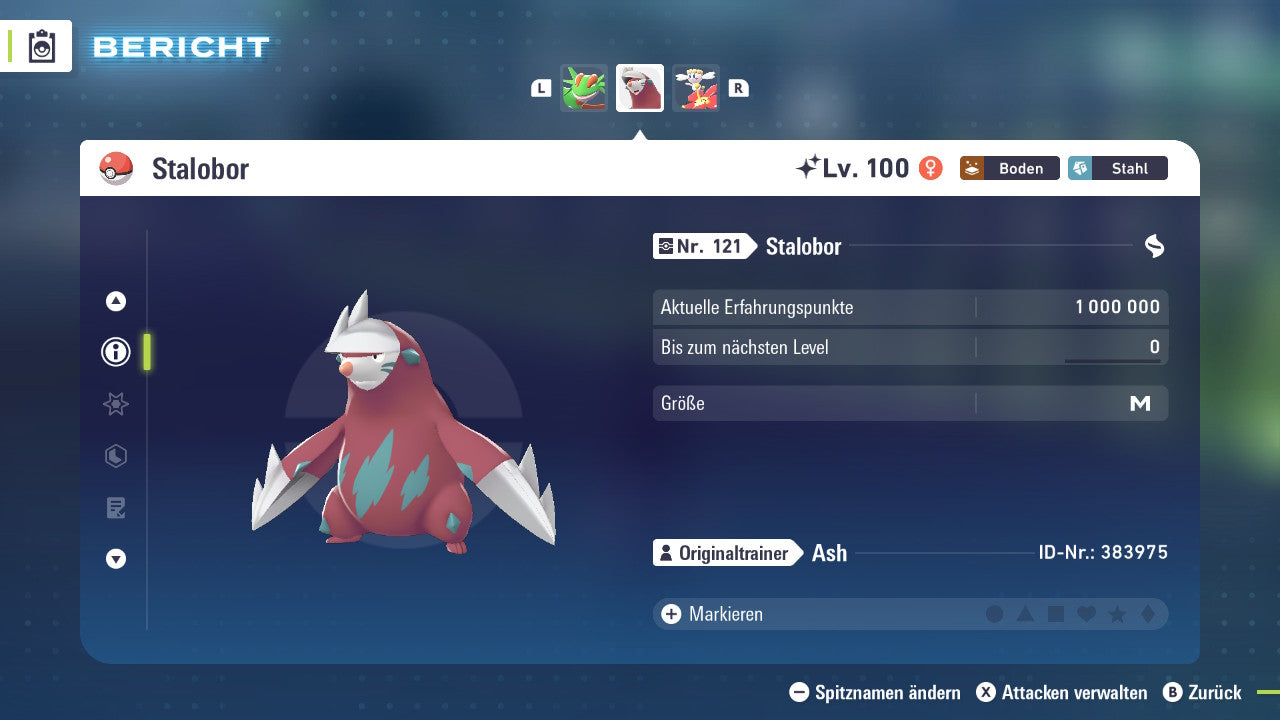Screen dimensions: 1280x720
Task: Click the Pokédex icon beside Nr. 121
Action: 668,246
